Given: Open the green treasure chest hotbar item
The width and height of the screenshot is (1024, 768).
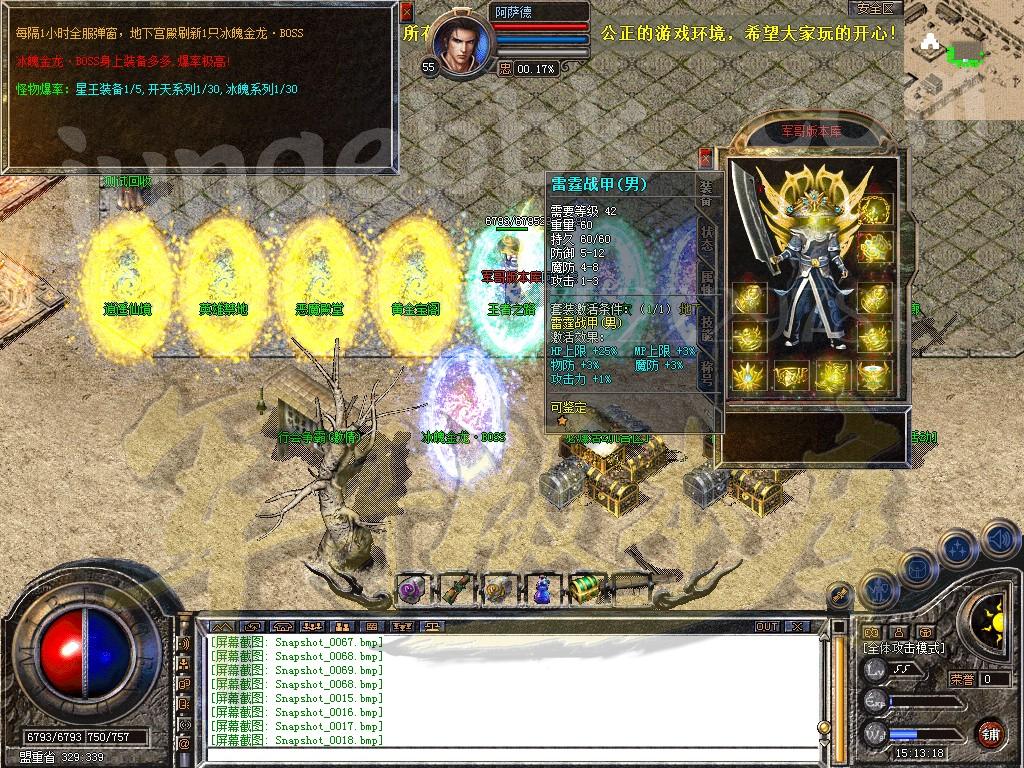Looking at the screenshot, I should (x=584, y=589).
